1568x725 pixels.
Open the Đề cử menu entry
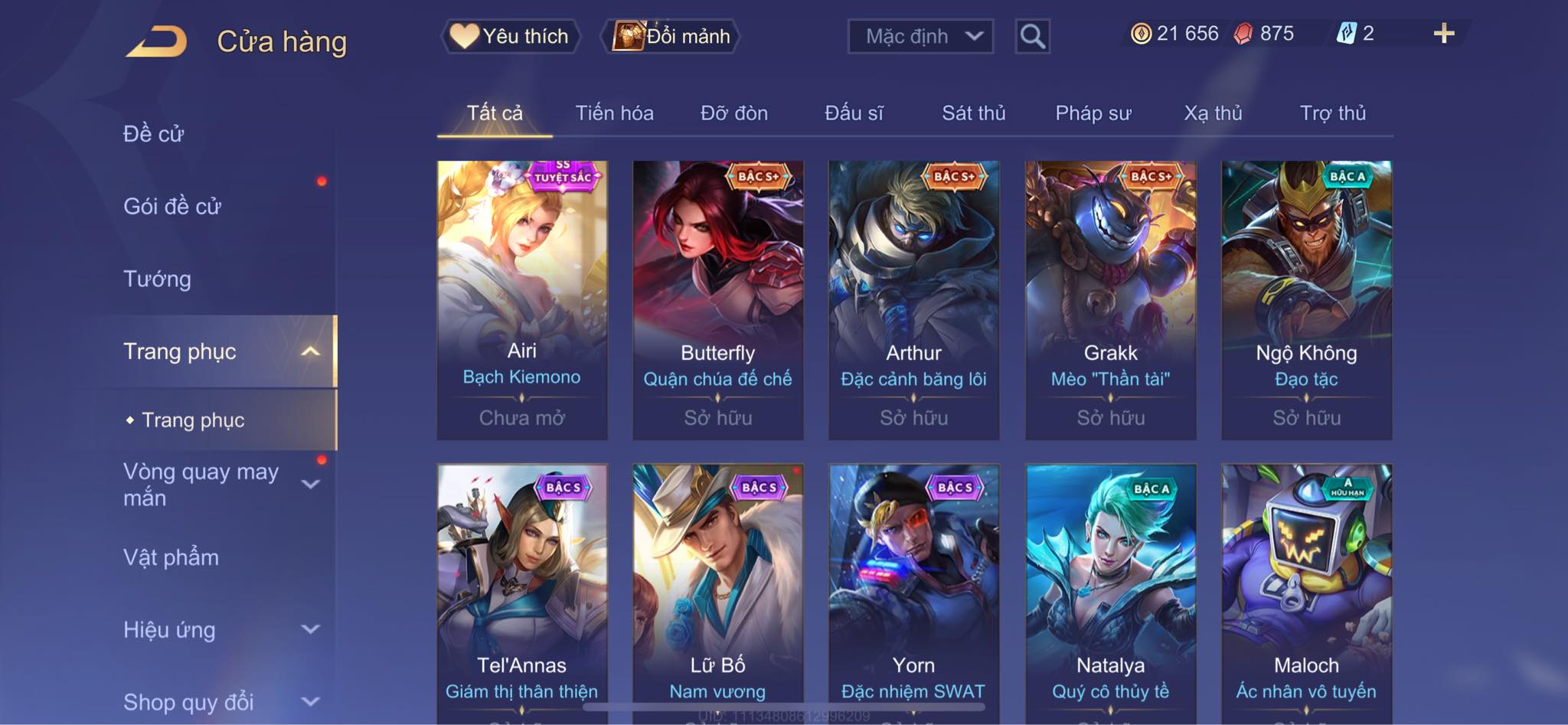[154, 134]
